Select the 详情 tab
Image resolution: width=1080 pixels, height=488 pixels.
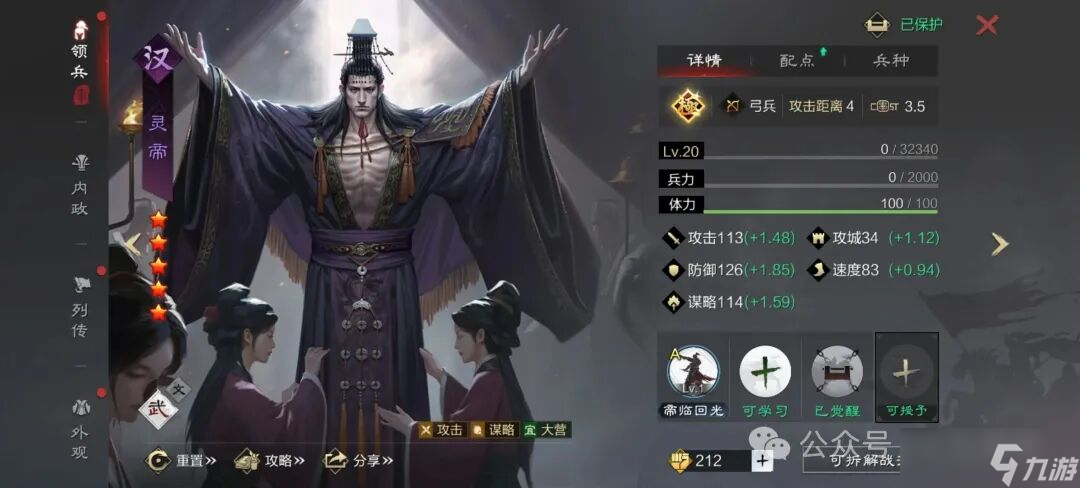point(705,61)
